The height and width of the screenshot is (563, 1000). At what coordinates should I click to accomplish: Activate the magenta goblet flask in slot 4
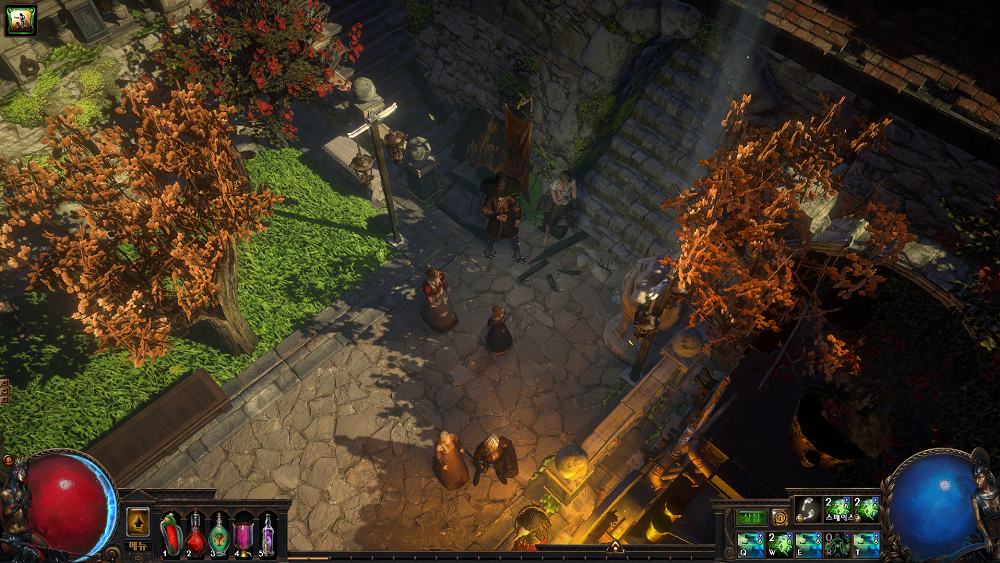pyautogui.click(x=243, y=533)
